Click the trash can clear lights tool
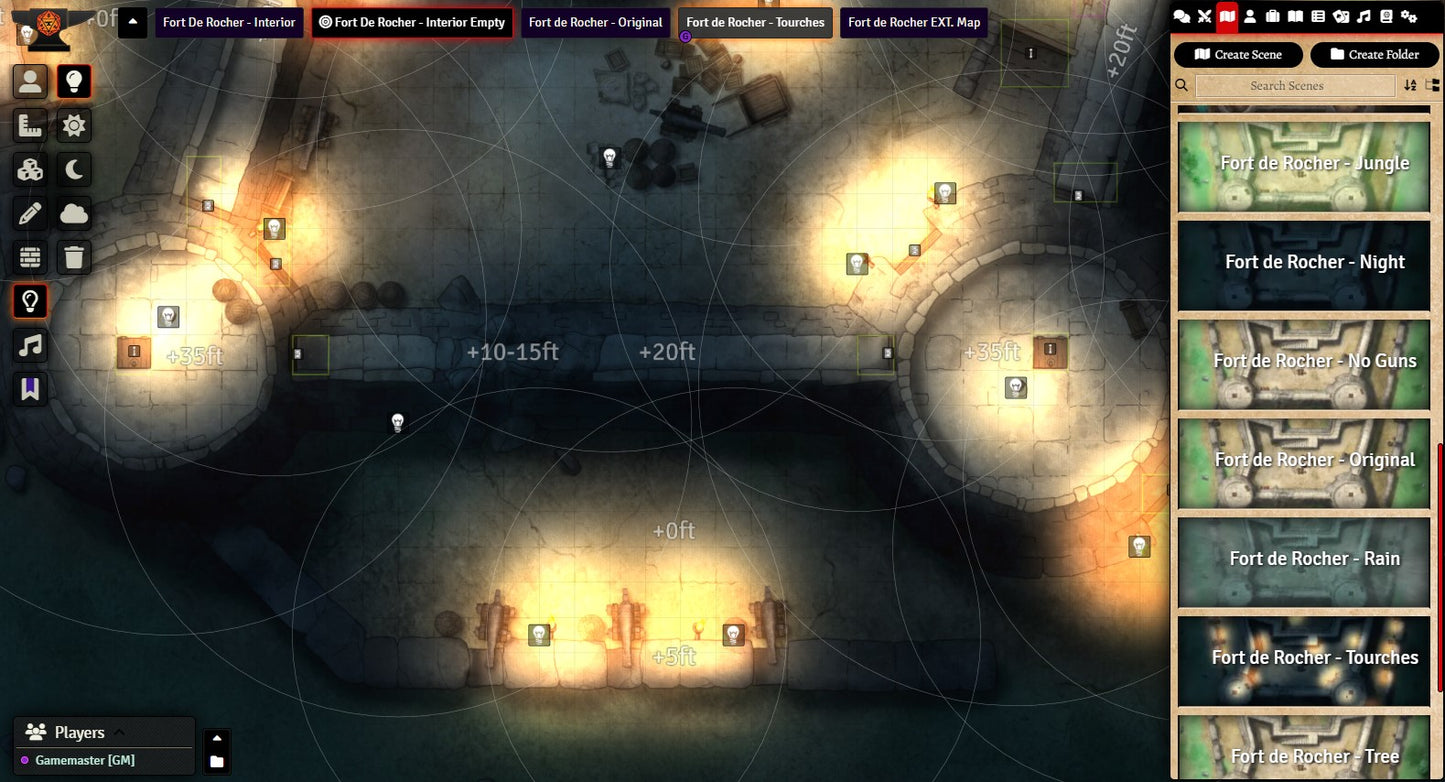 click(x=74, y=257)
